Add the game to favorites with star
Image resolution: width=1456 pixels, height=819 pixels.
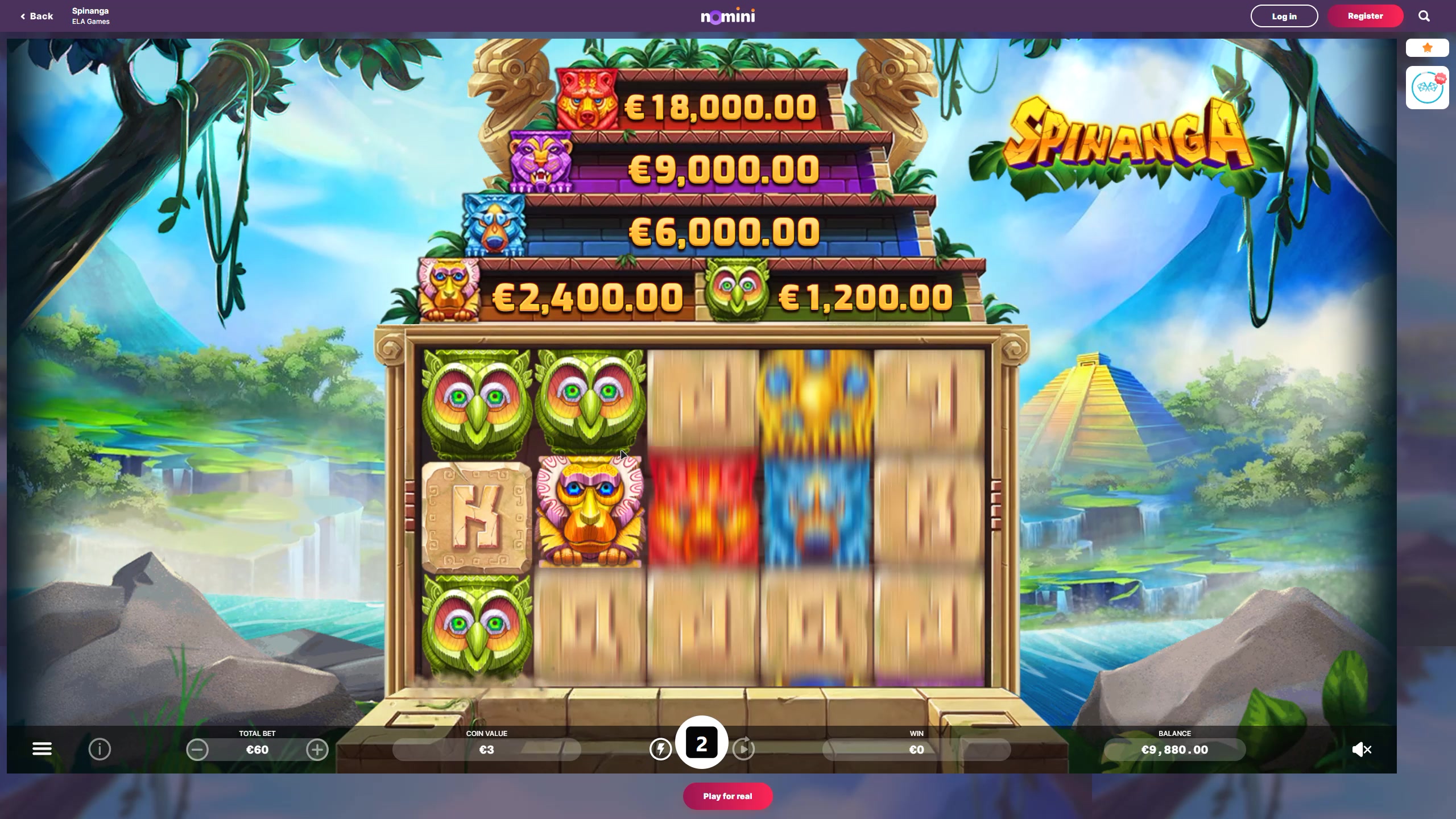1427,48
